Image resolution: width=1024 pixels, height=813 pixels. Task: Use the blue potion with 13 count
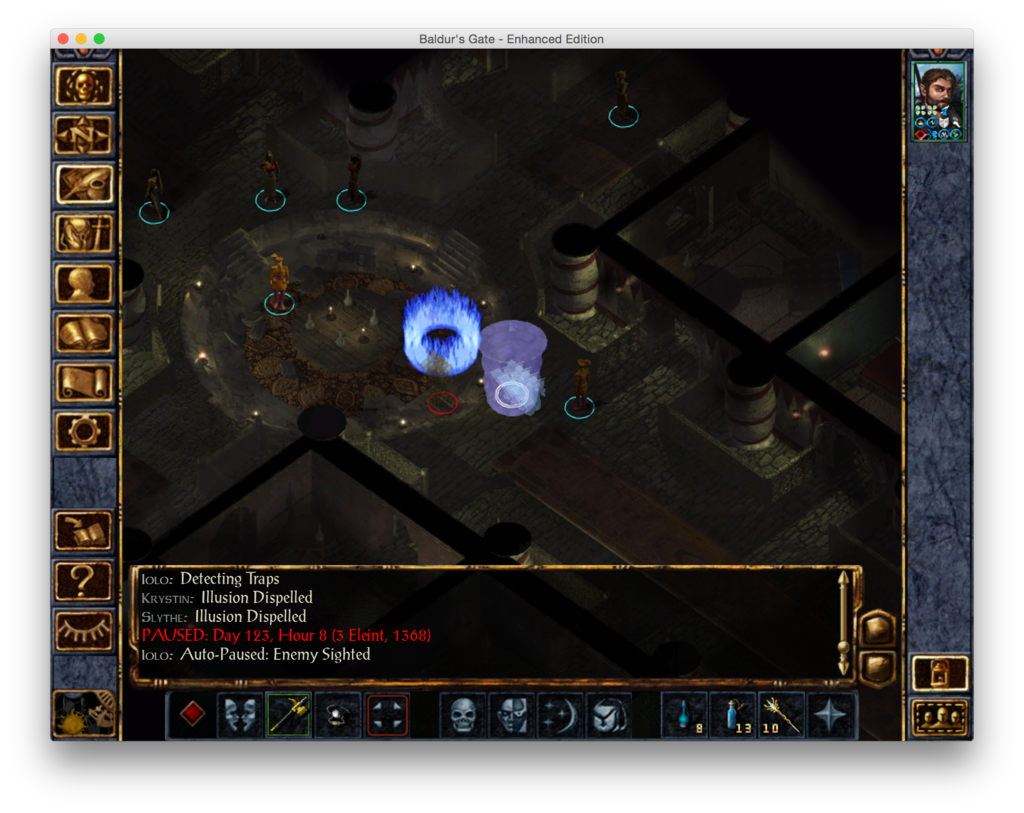coord(733,715)
